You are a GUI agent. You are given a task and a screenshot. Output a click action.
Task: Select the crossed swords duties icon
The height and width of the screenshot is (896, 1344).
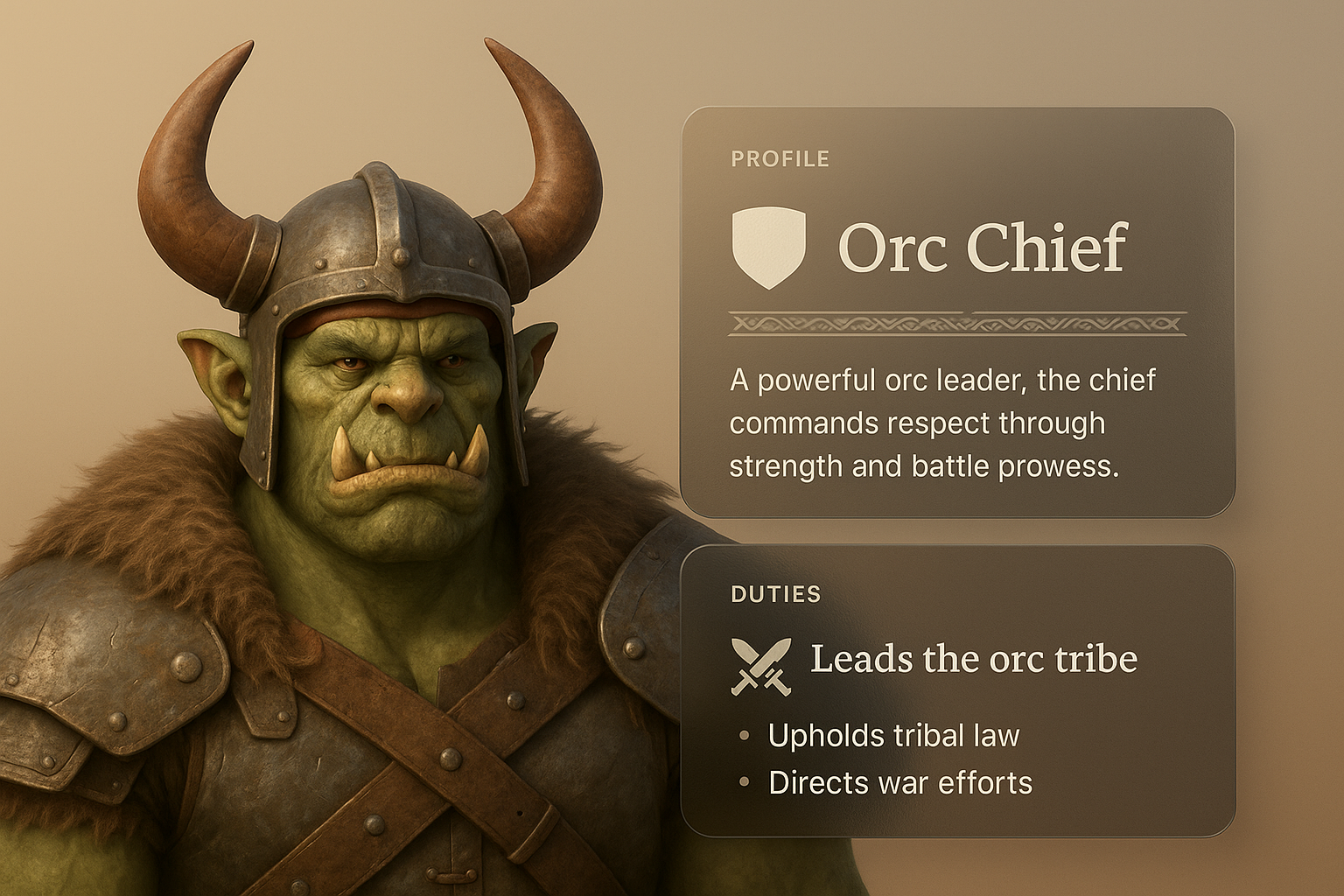coord(760,666)
